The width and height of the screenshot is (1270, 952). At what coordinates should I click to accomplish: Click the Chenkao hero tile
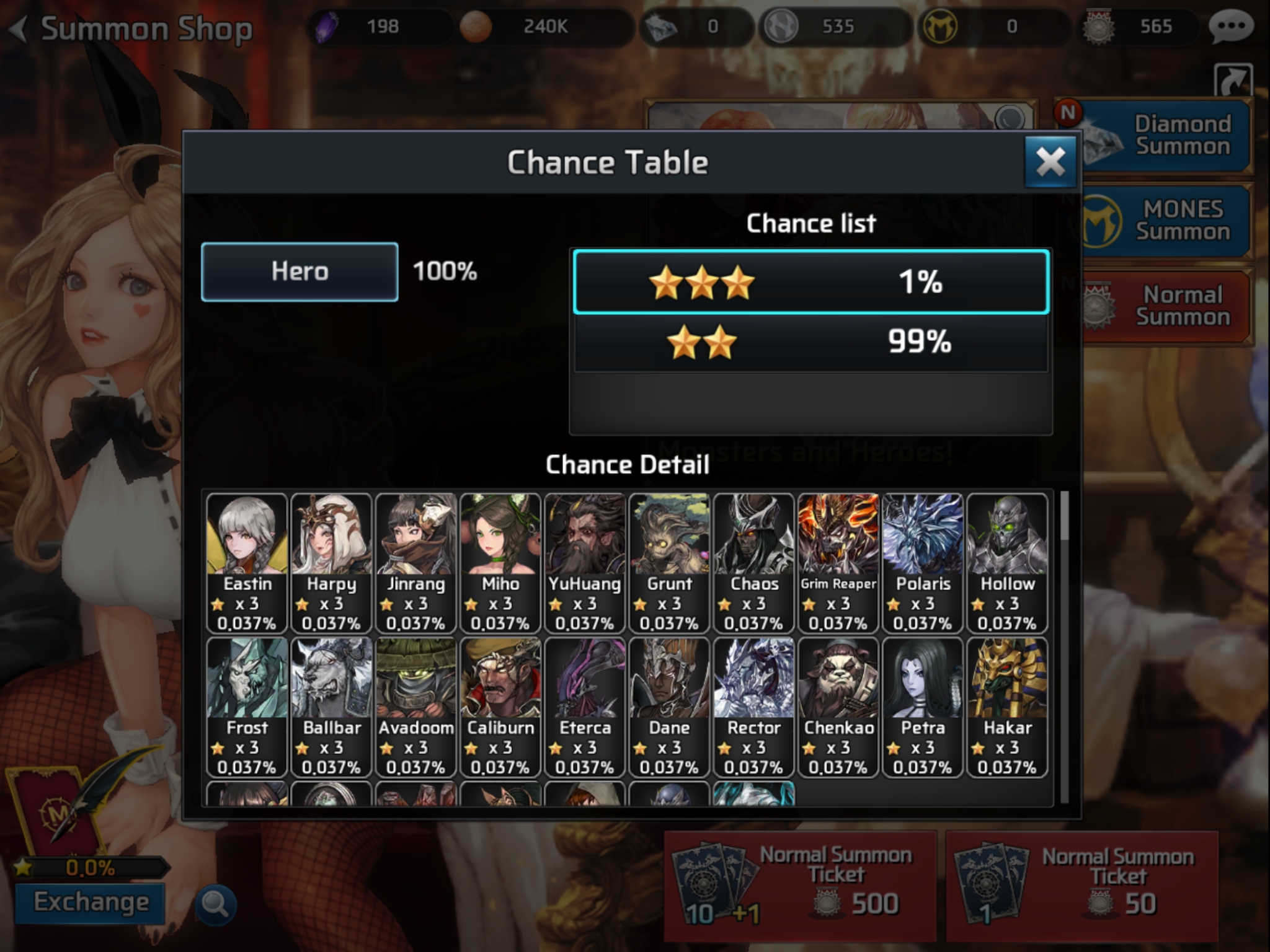(x=838, y=706)
